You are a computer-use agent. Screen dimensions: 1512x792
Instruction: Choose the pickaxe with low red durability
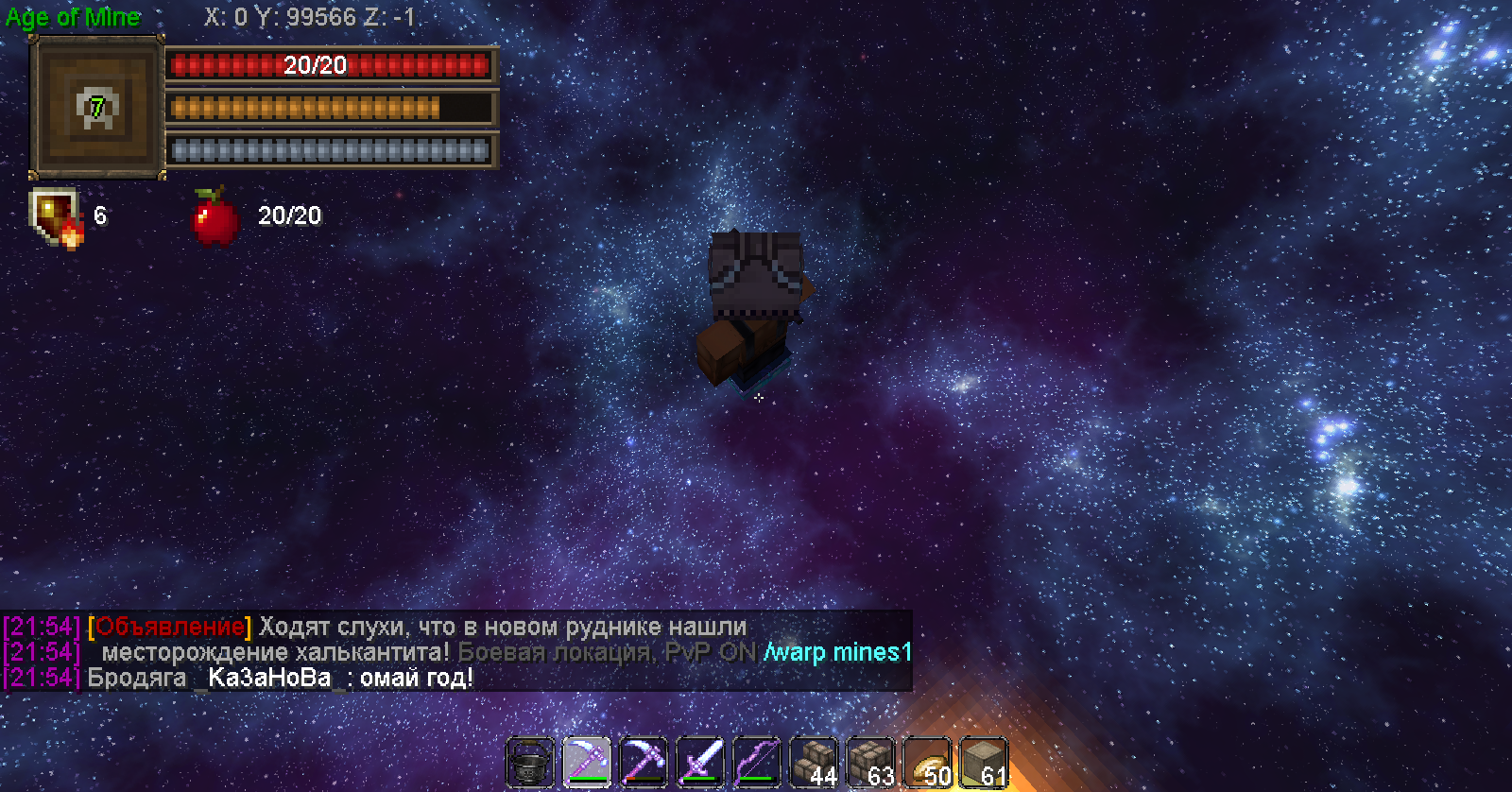coord(644,762)
